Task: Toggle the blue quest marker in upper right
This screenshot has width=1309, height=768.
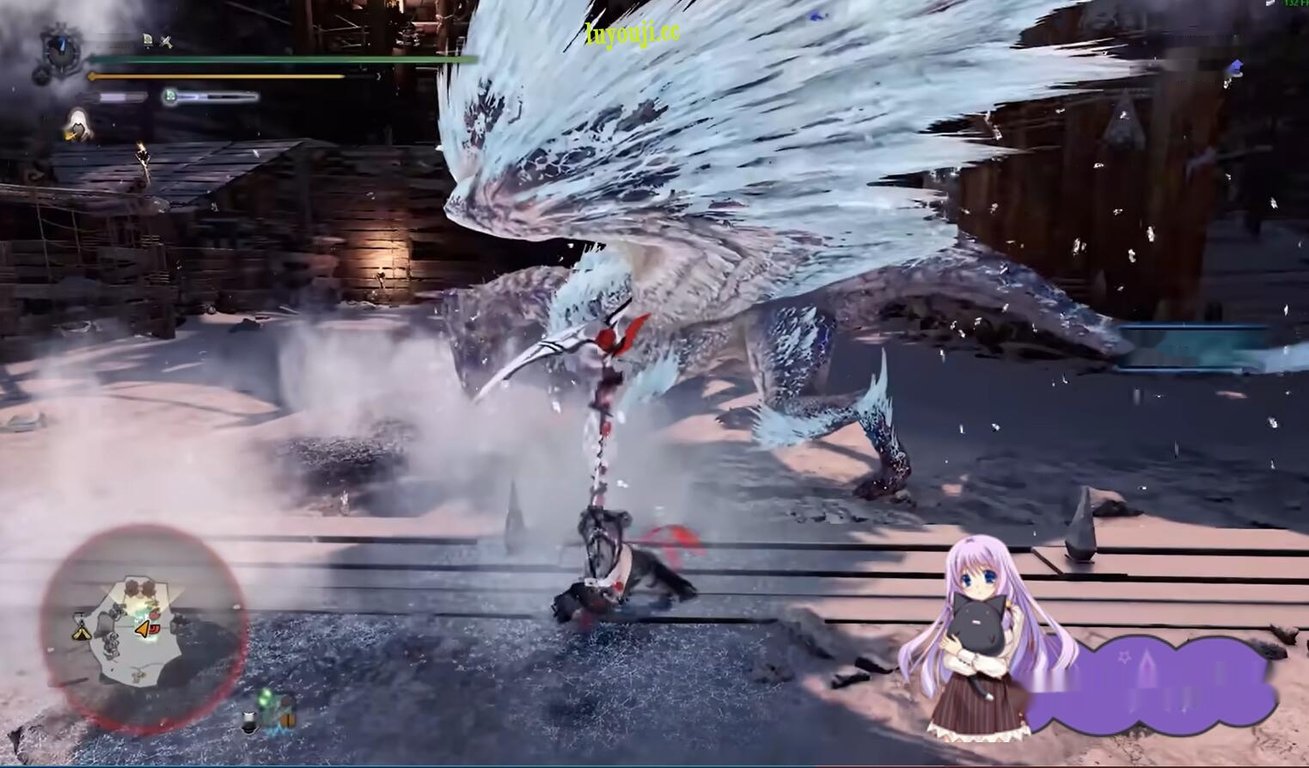Action: [1237, 65]
